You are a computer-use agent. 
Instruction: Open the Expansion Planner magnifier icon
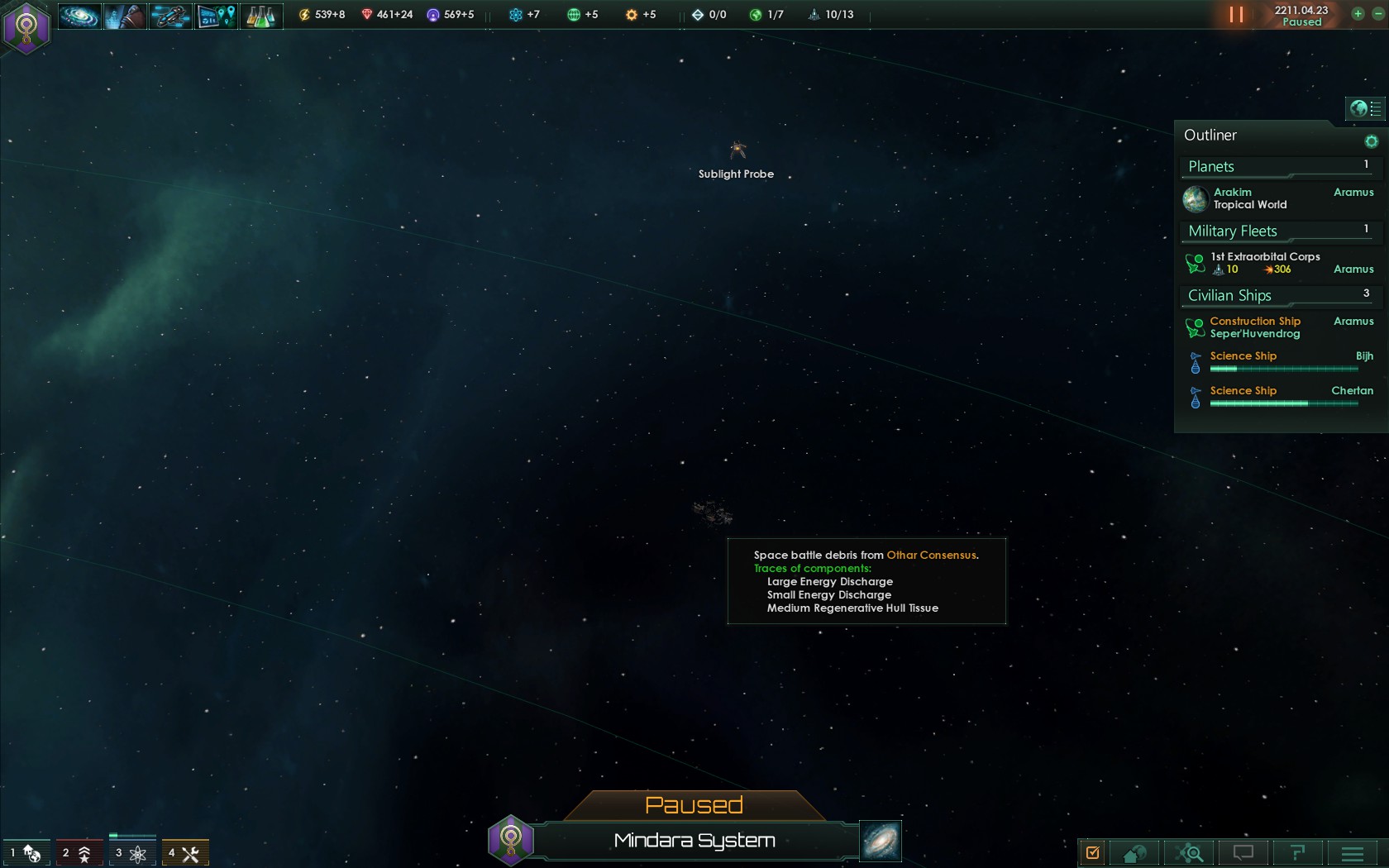click(1190, 852)
